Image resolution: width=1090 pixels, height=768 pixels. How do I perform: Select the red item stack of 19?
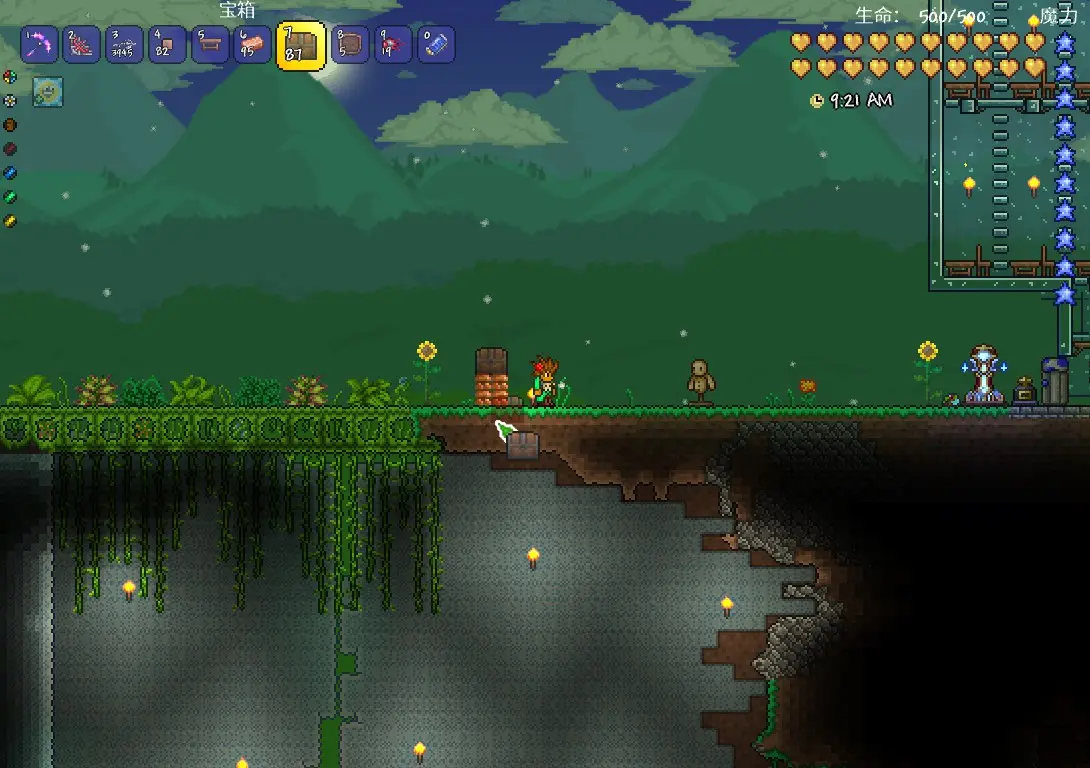coord(393,45)
